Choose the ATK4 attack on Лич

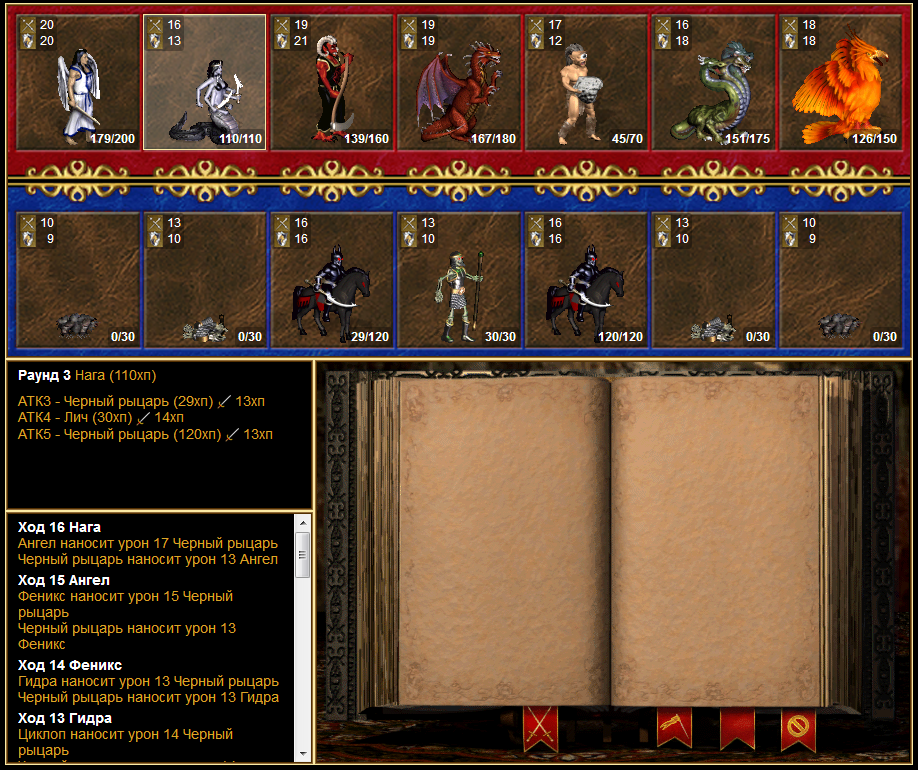(x=101, y=417)
